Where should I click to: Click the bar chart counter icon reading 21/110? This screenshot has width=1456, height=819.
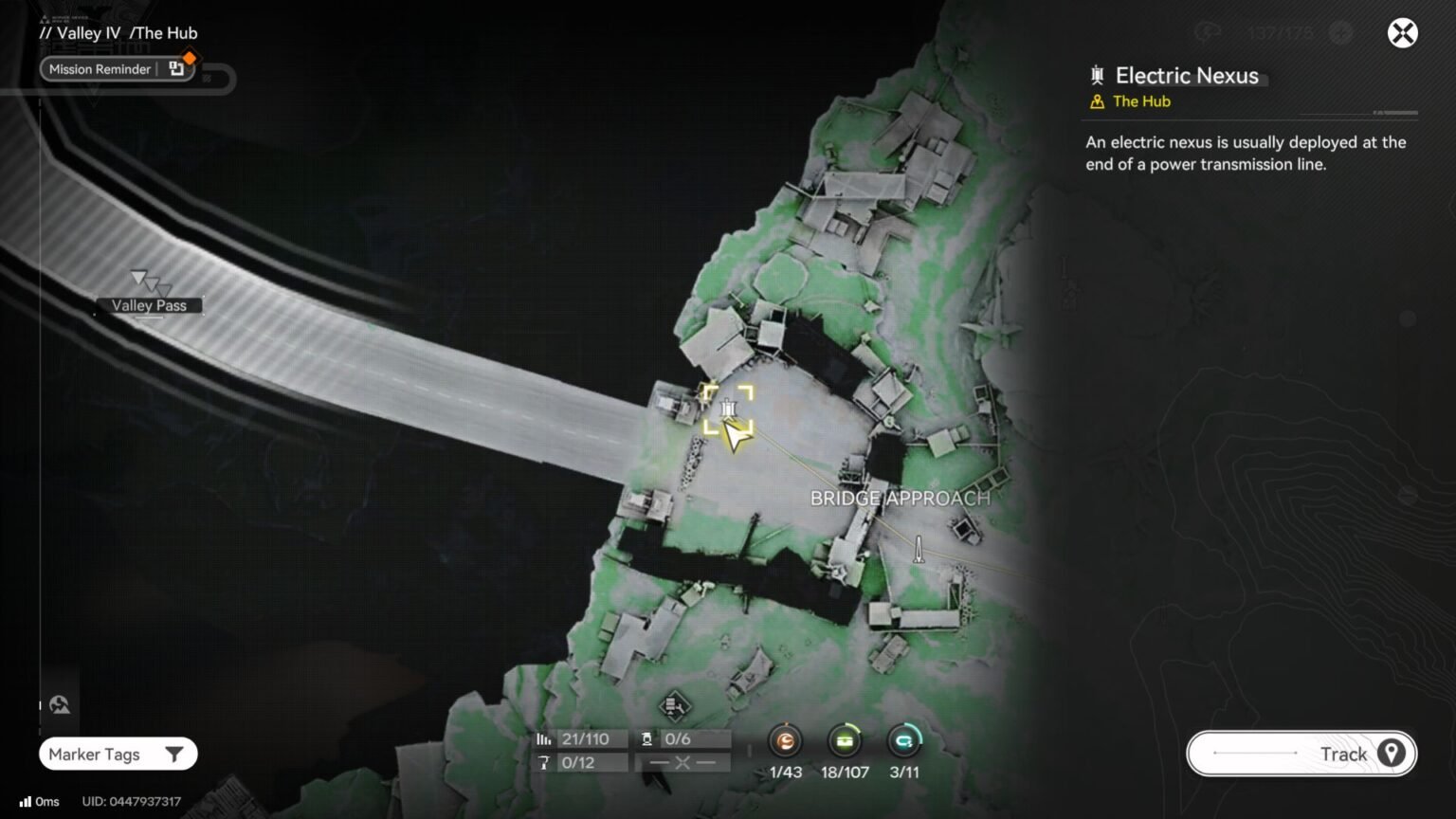click(x=543, y=737)
